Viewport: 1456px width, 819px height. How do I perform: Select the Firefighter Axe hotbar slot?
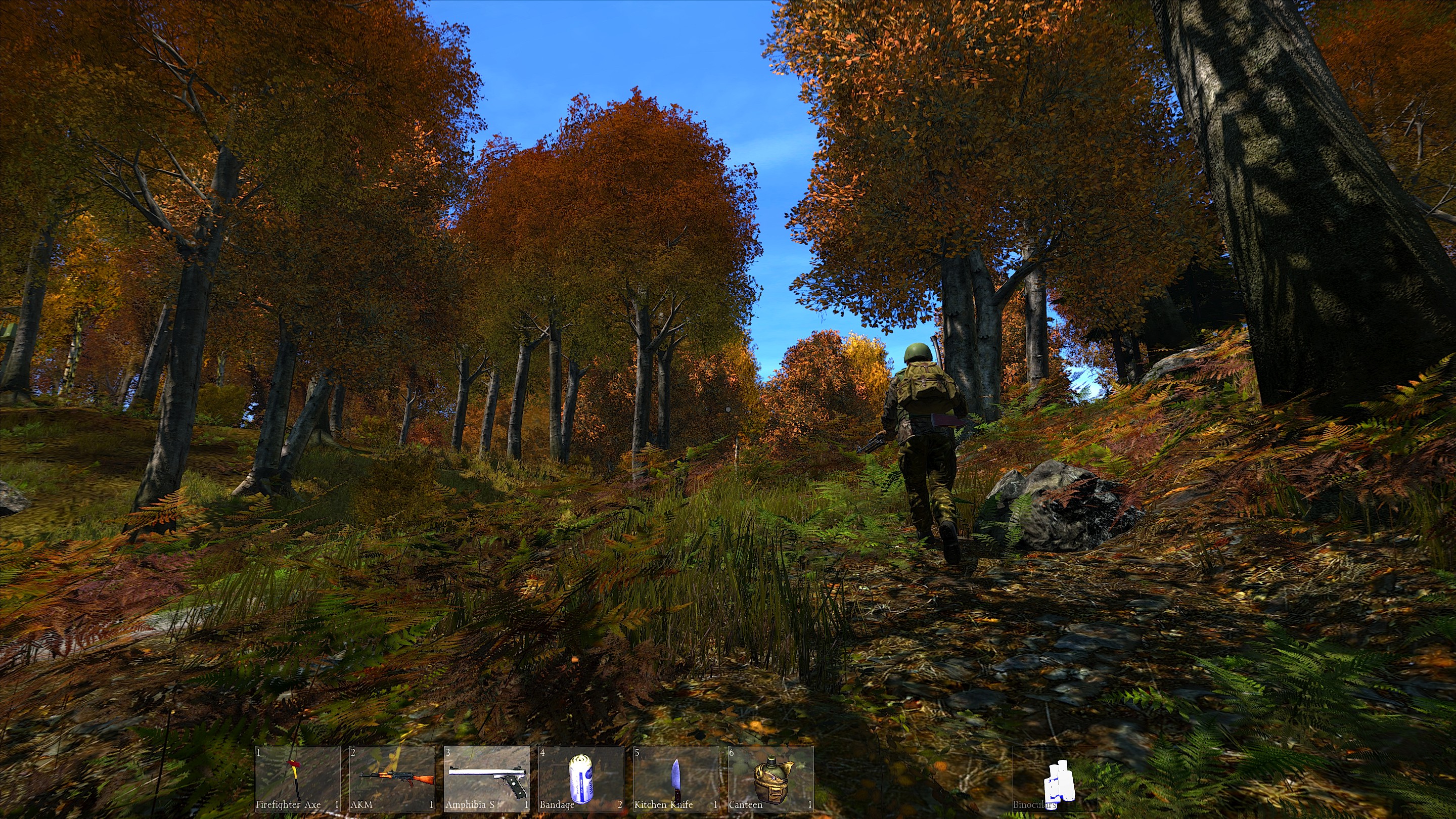(297, 779)
